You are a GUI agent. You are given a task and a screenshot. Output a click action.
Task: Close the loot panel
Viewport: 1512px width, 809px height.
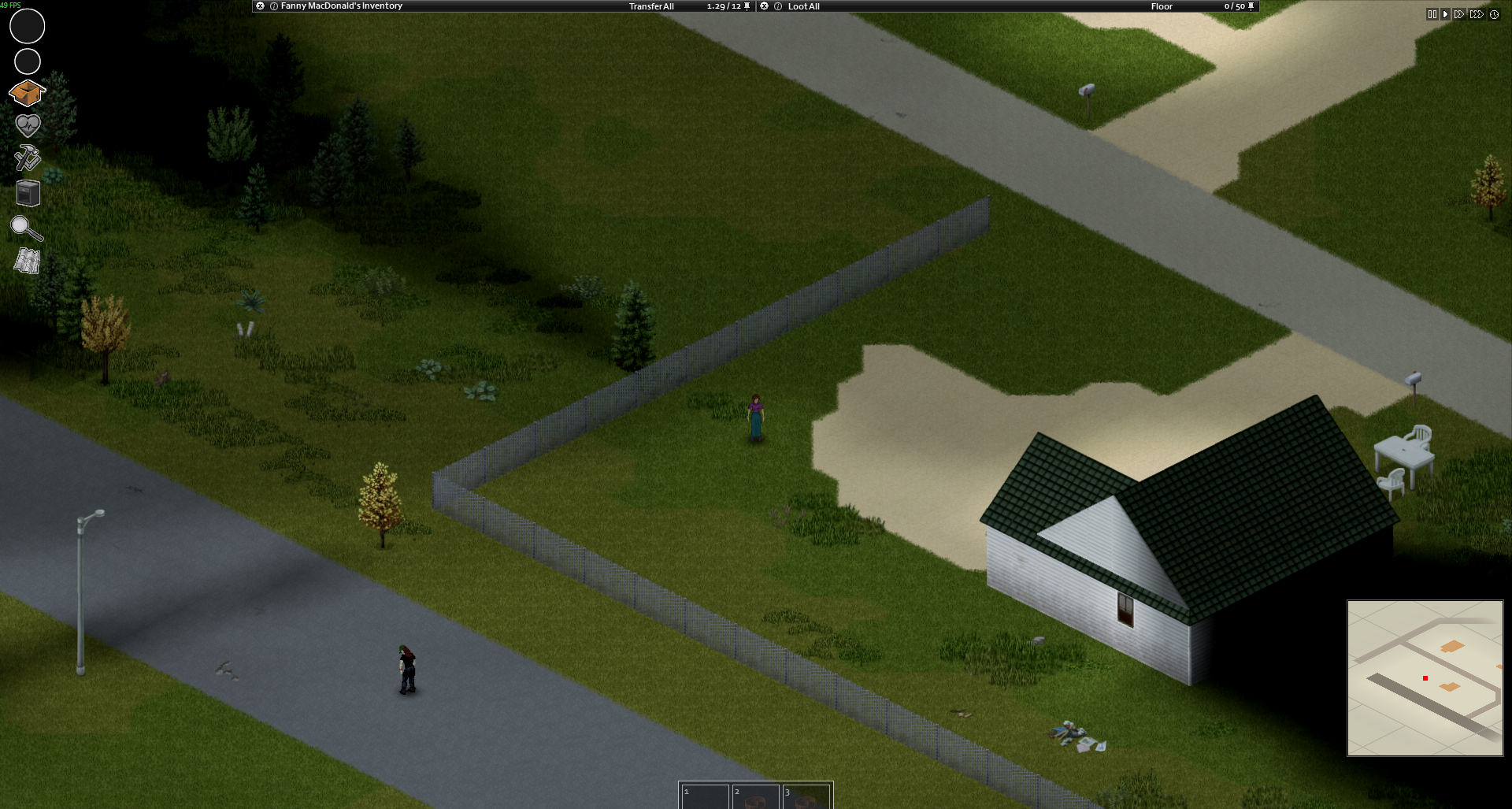pos(764,6)
